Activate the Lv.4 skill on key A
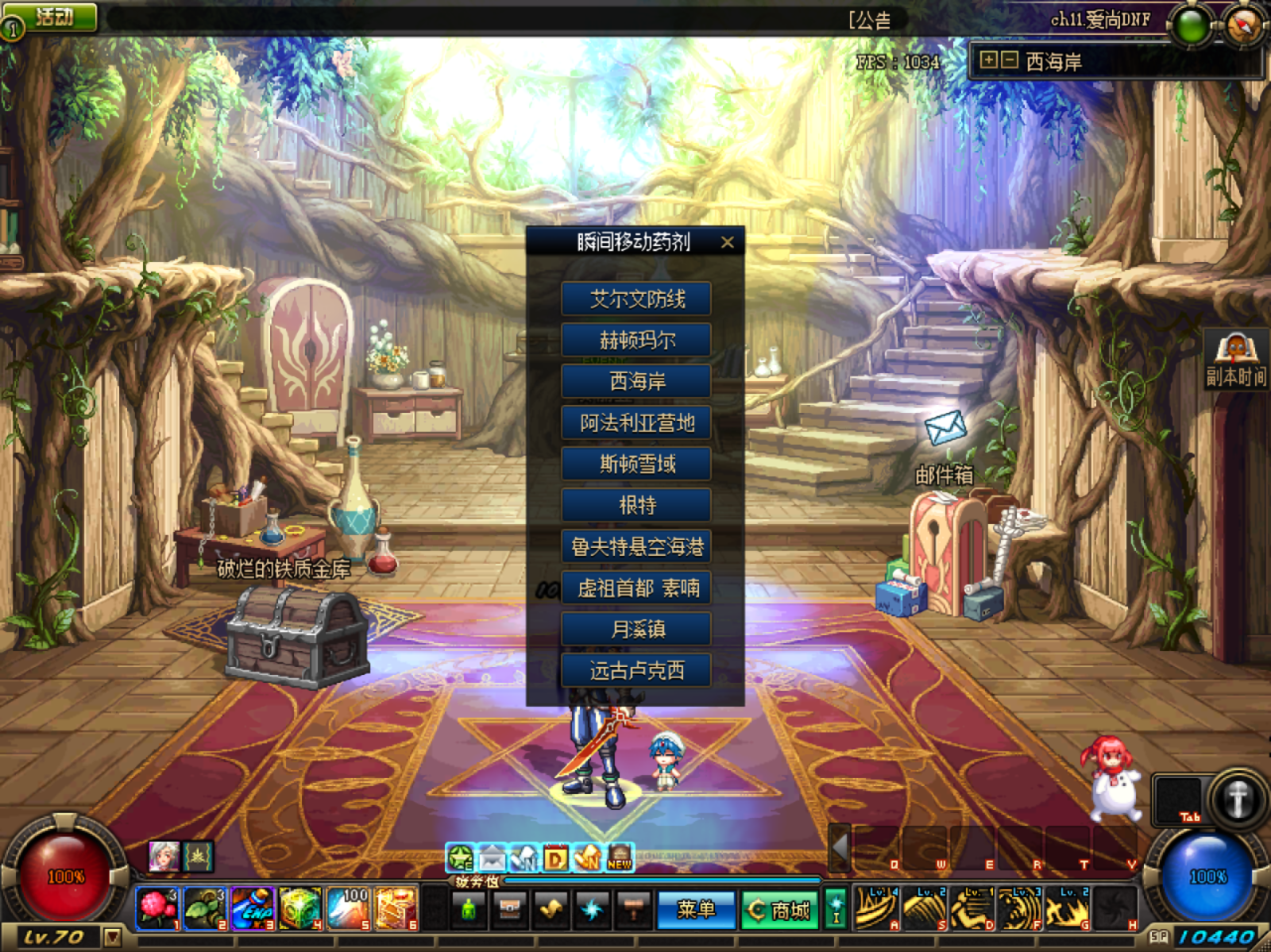 pos(875,908)
